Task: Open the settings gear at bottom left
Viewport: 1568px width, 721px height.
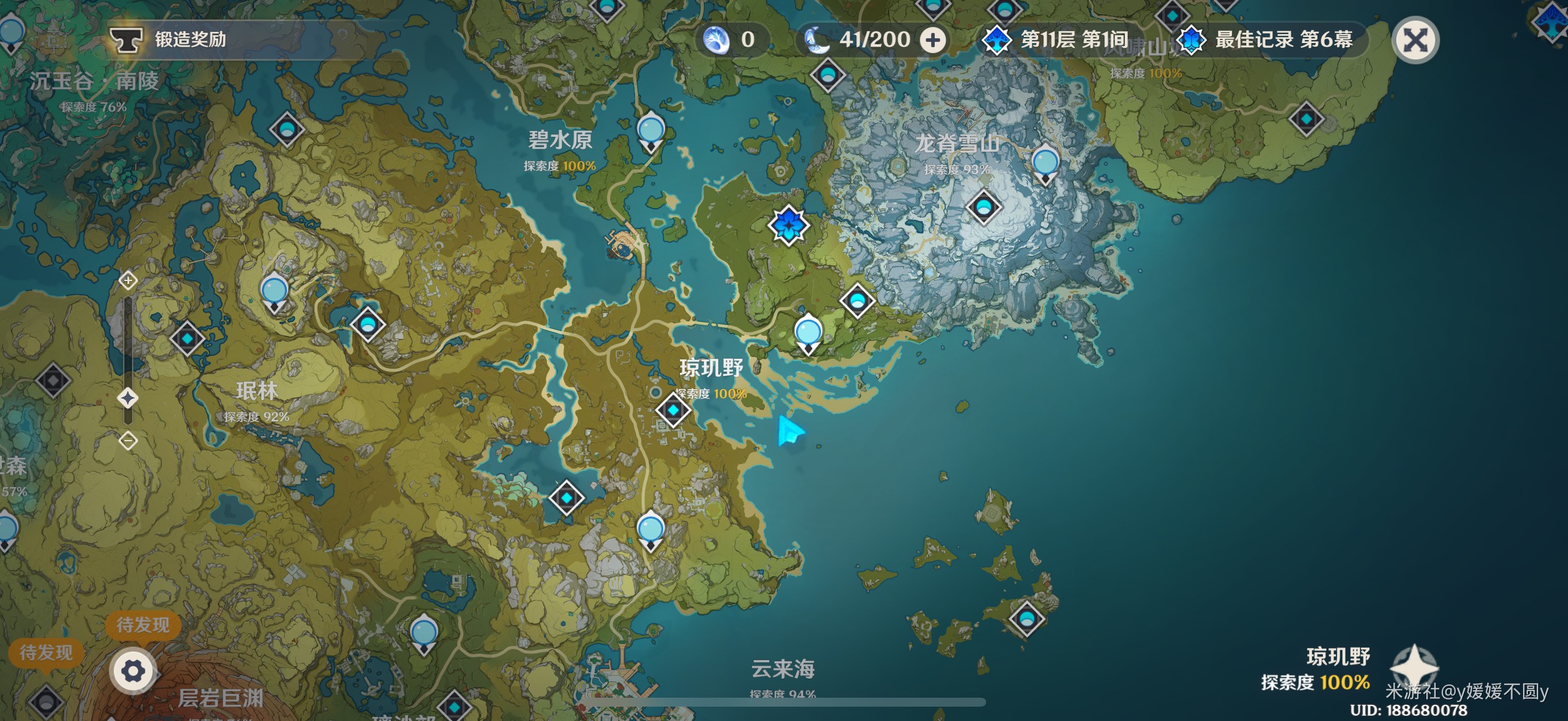Action: click(133, 673)
